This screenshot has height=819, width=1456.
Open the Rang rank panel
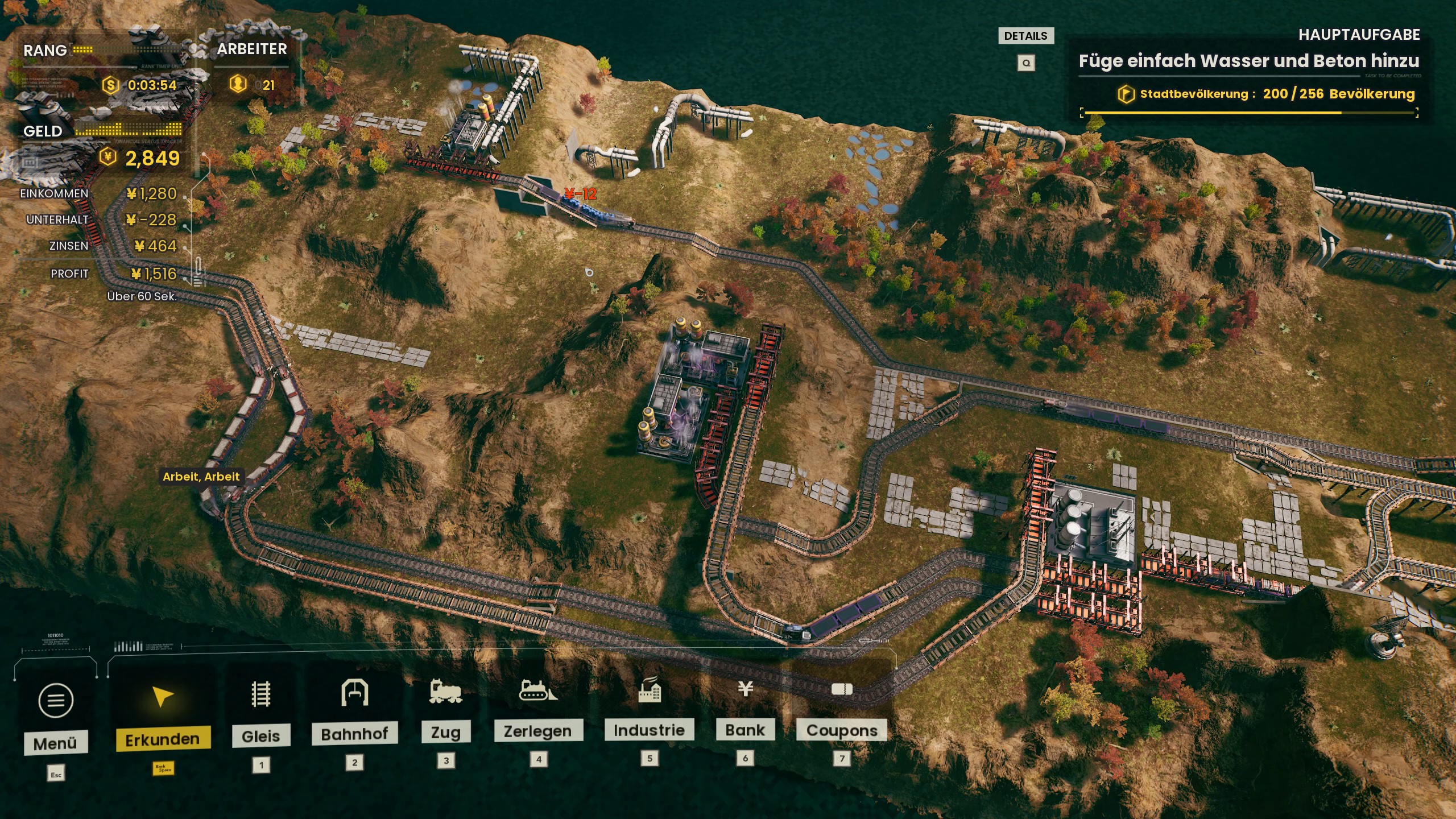click(x=45, y=51)
